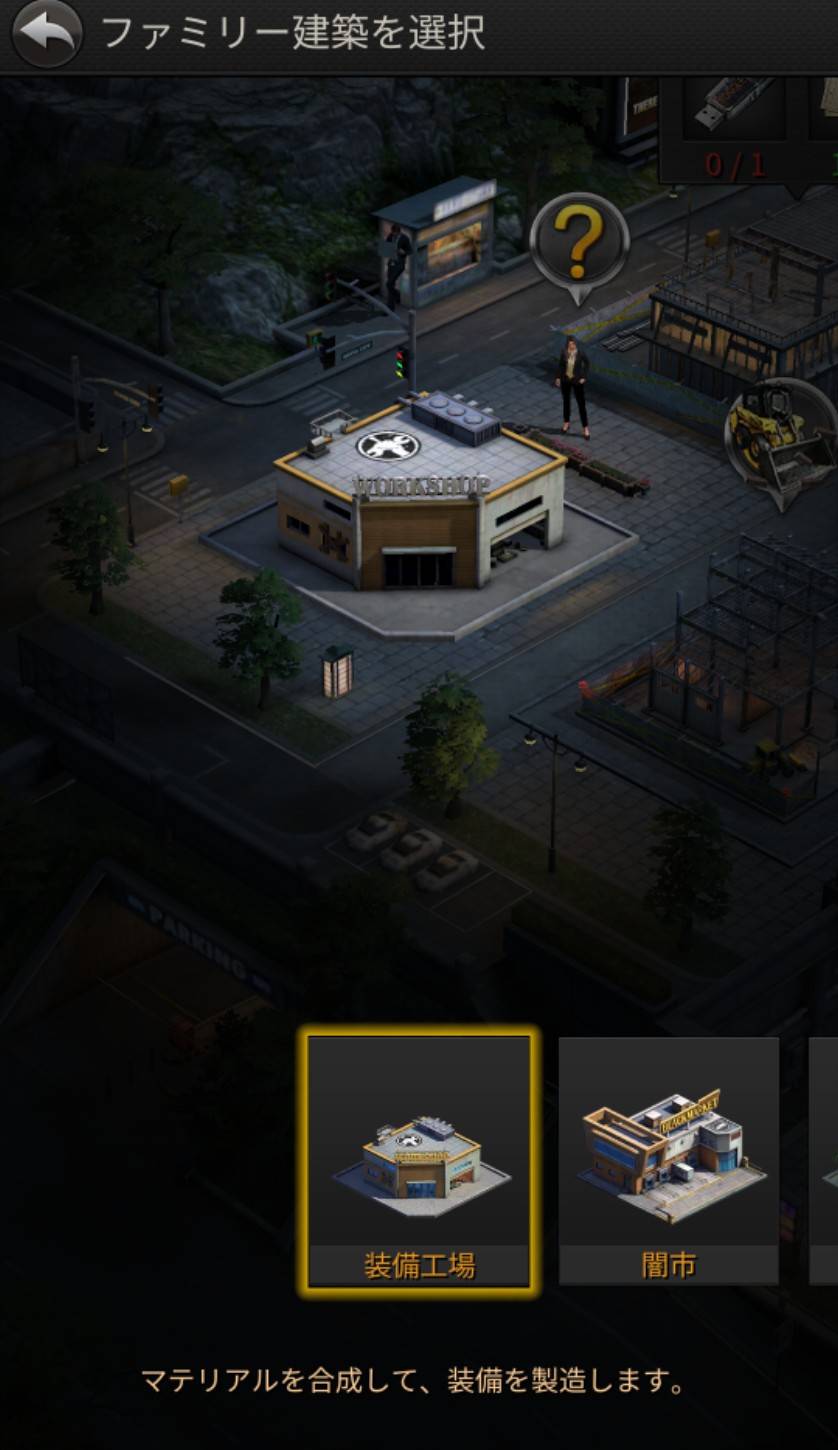Choose the 闇市 building tile
Screen dimensions: 838x1450
[668, 1162]
